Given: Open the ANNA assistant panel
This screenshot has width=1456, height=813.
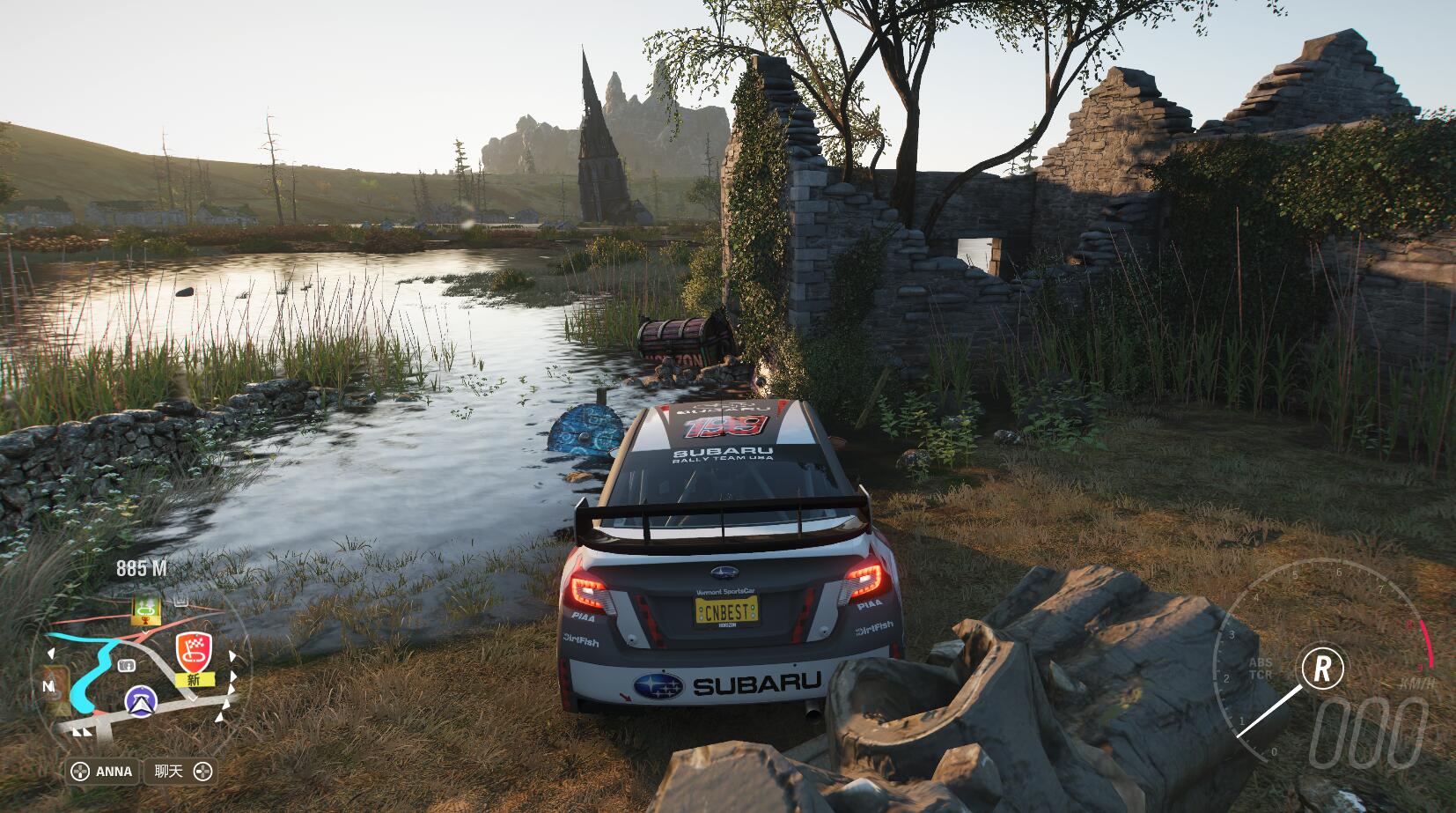Looking at the screenshot, I should [x=102, y=772].
